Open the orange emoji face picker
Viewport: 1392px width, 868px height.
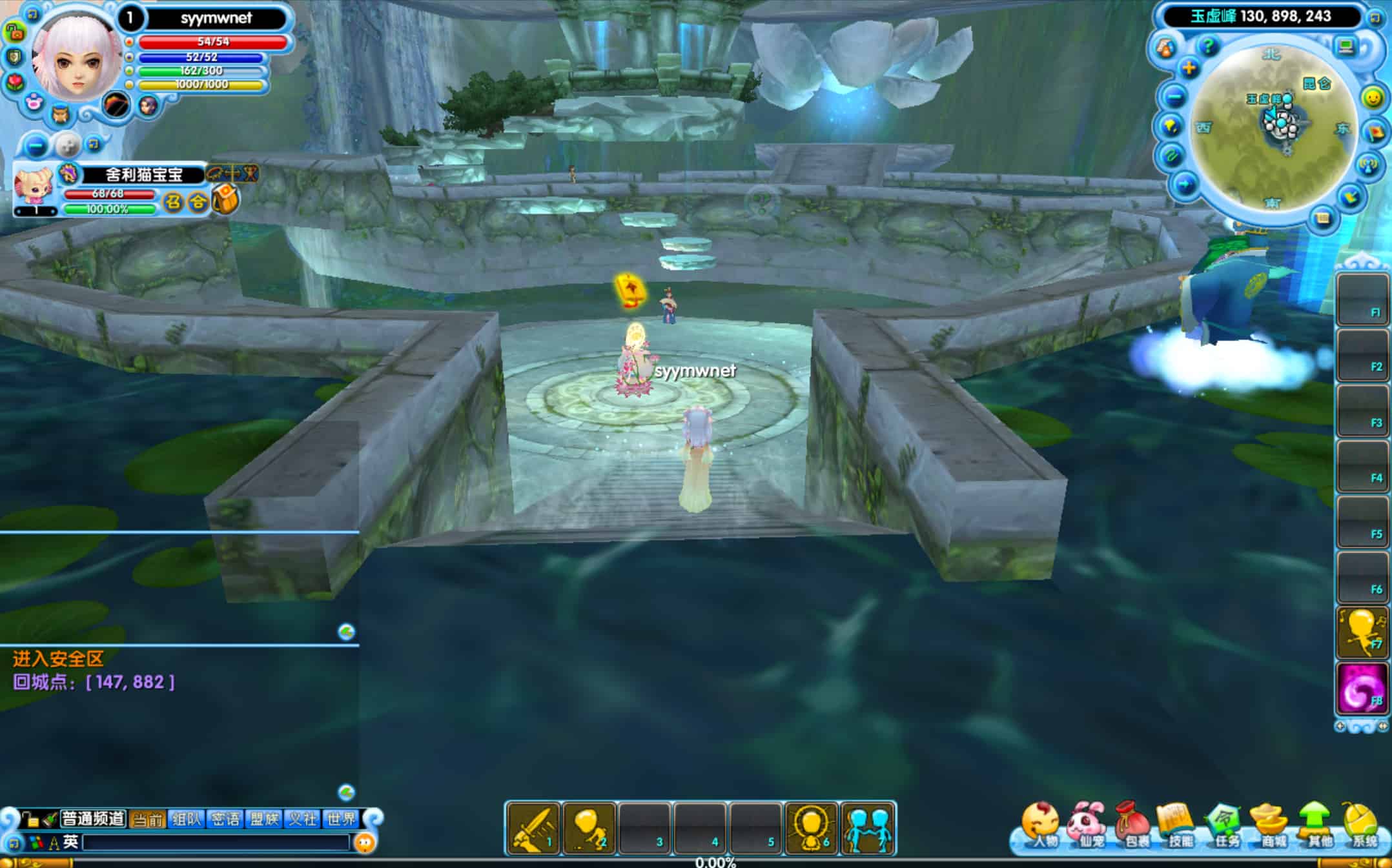[x=365, y=842]
